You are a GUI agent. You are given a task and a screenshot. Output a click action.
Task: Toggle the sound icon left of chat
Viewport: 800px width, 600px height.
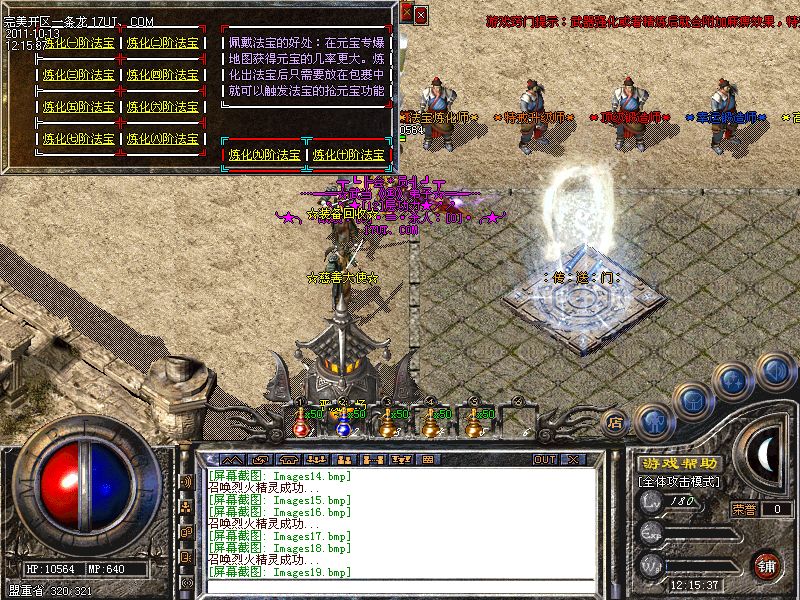186,481
